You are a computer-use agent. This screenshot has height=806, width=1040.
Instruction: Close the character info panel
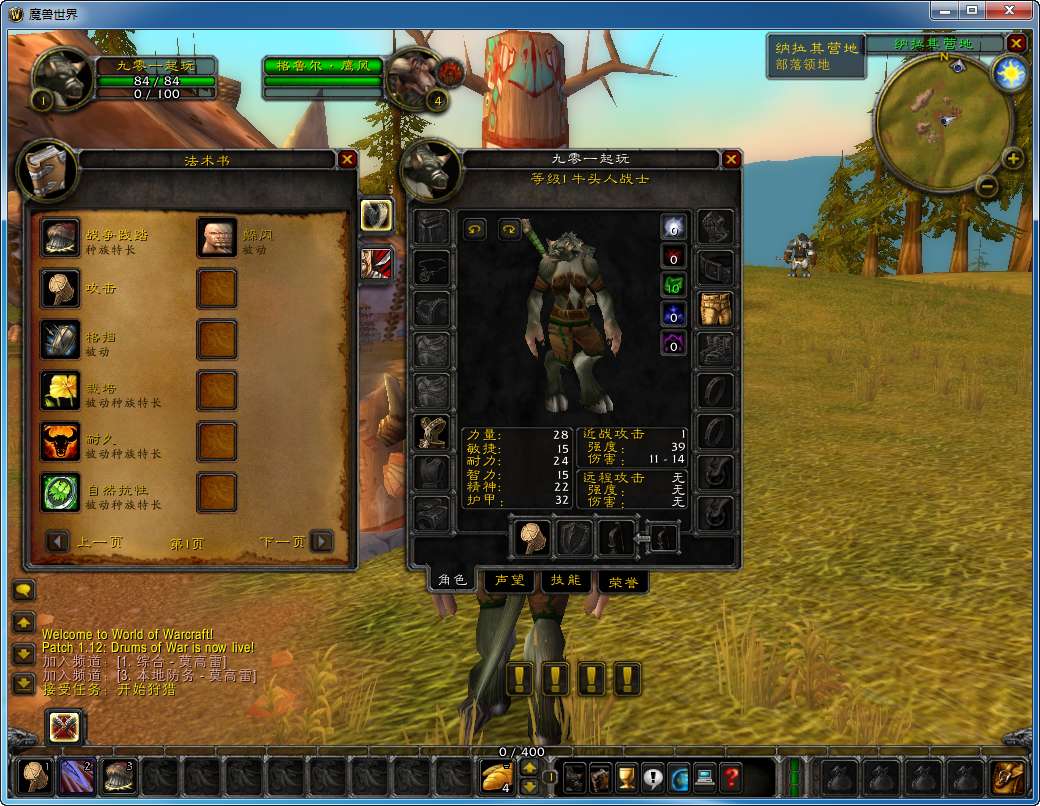[x=731, y=159]
